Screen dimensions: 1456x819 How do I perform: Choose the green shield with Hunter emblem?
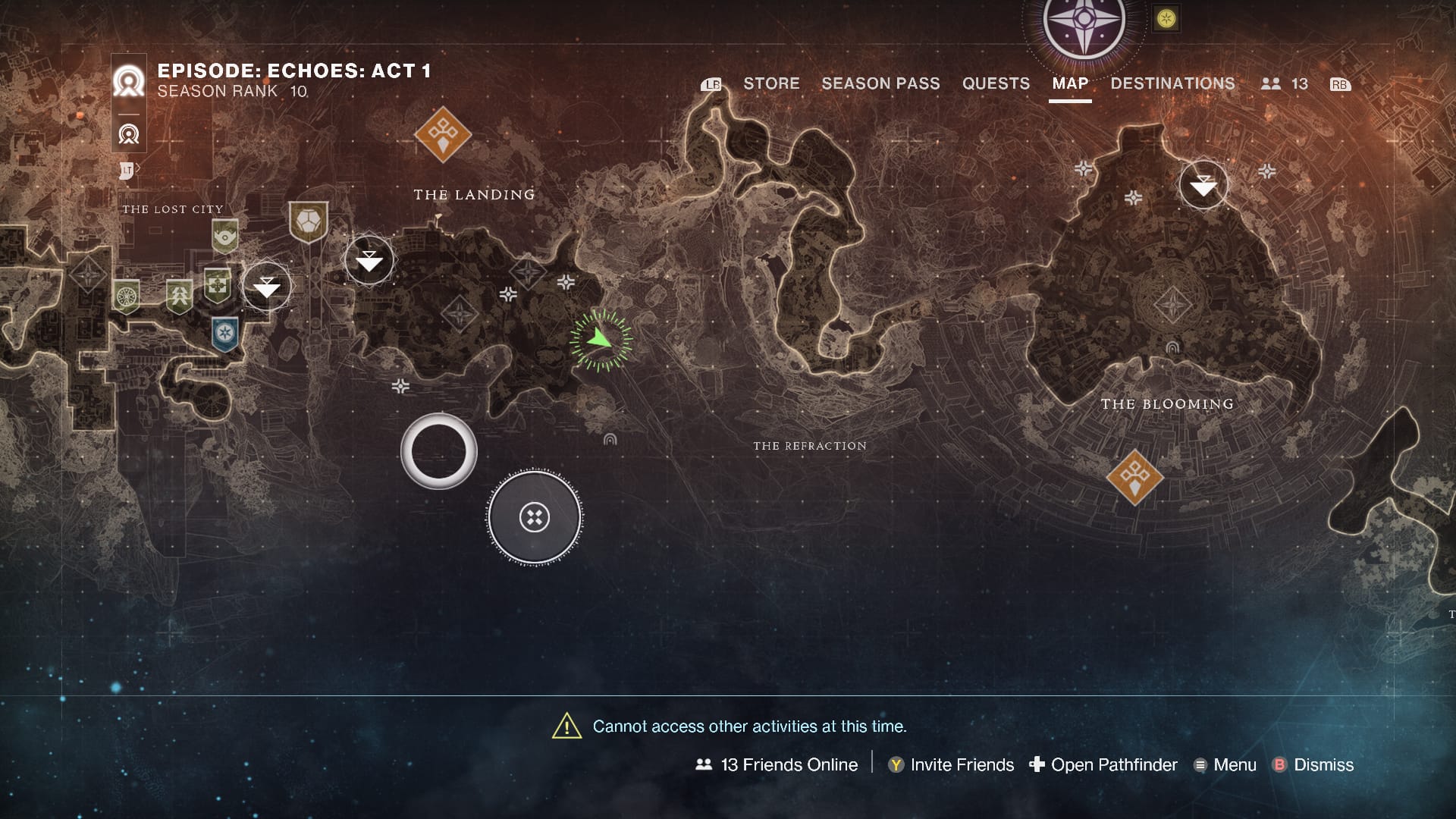[x=180, y=296]
